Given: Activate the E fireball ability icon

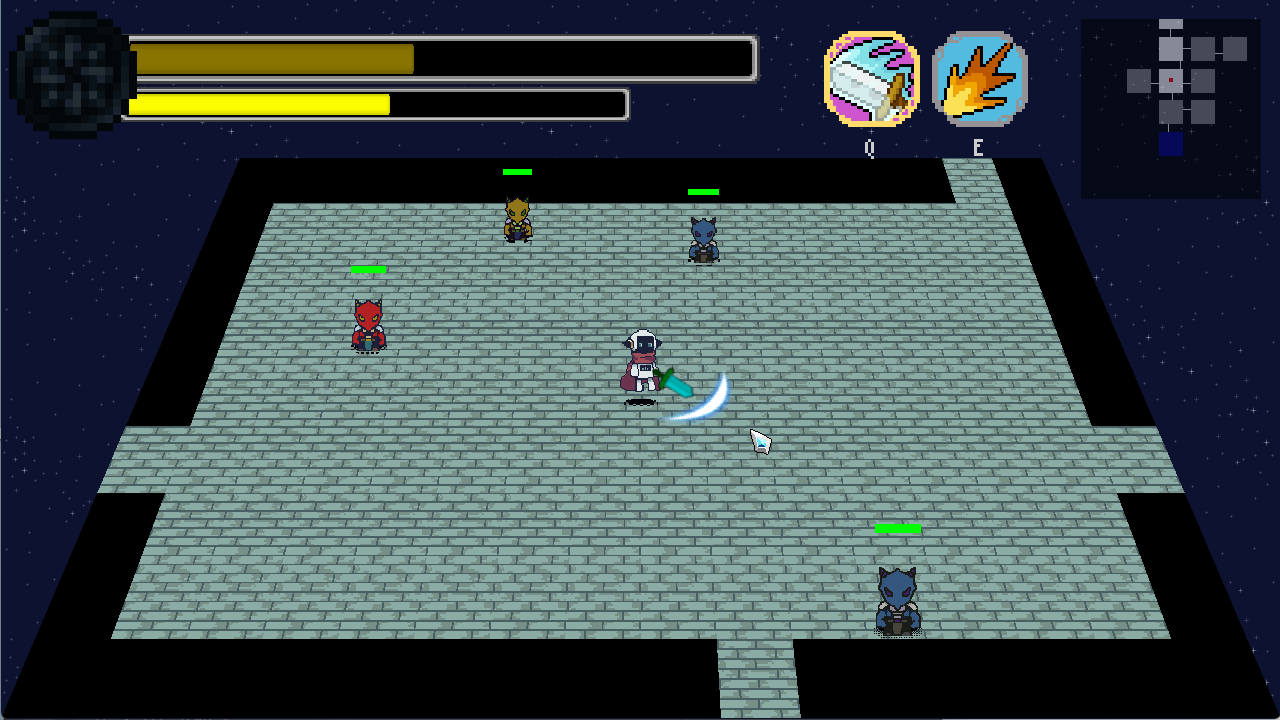Looking at the screenshot, I should click(978, 76).
